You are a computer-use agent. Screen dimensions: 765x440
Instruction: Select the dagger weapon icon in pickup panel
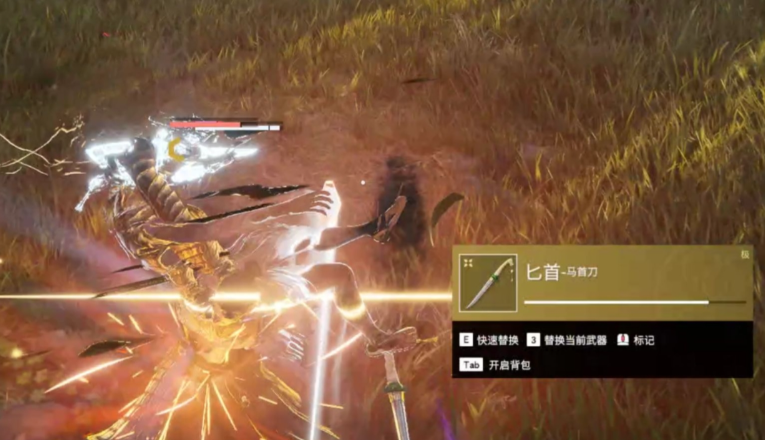(488, 283)
